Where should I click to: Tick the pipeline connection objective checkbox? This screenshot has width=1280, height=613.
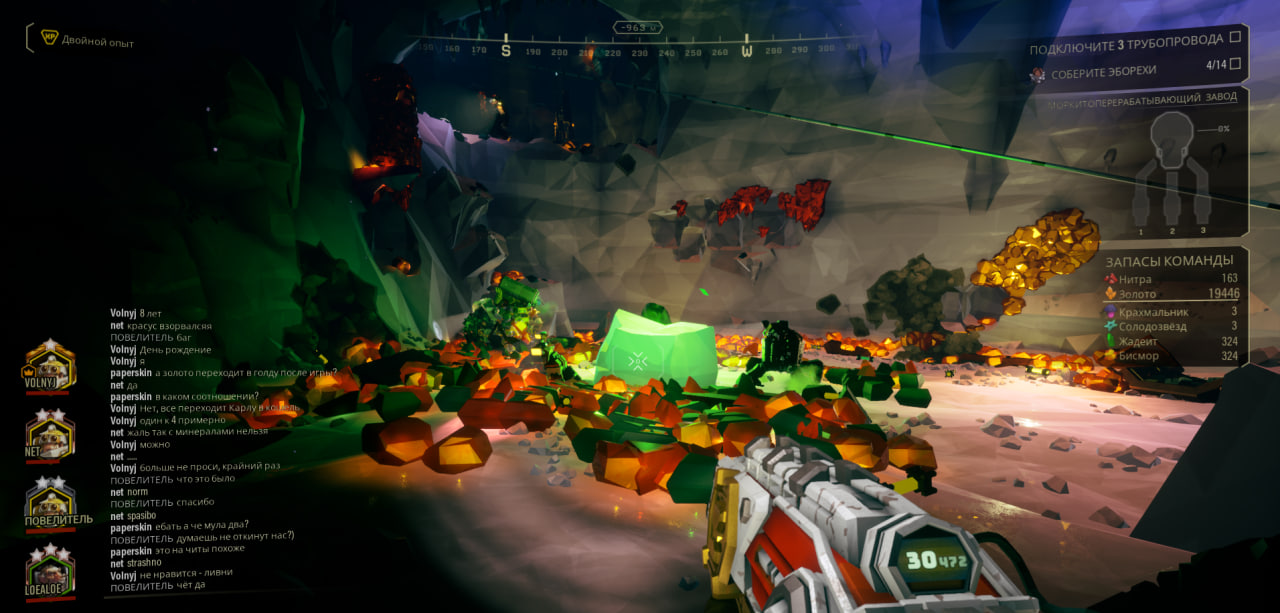click(1235, 38)
